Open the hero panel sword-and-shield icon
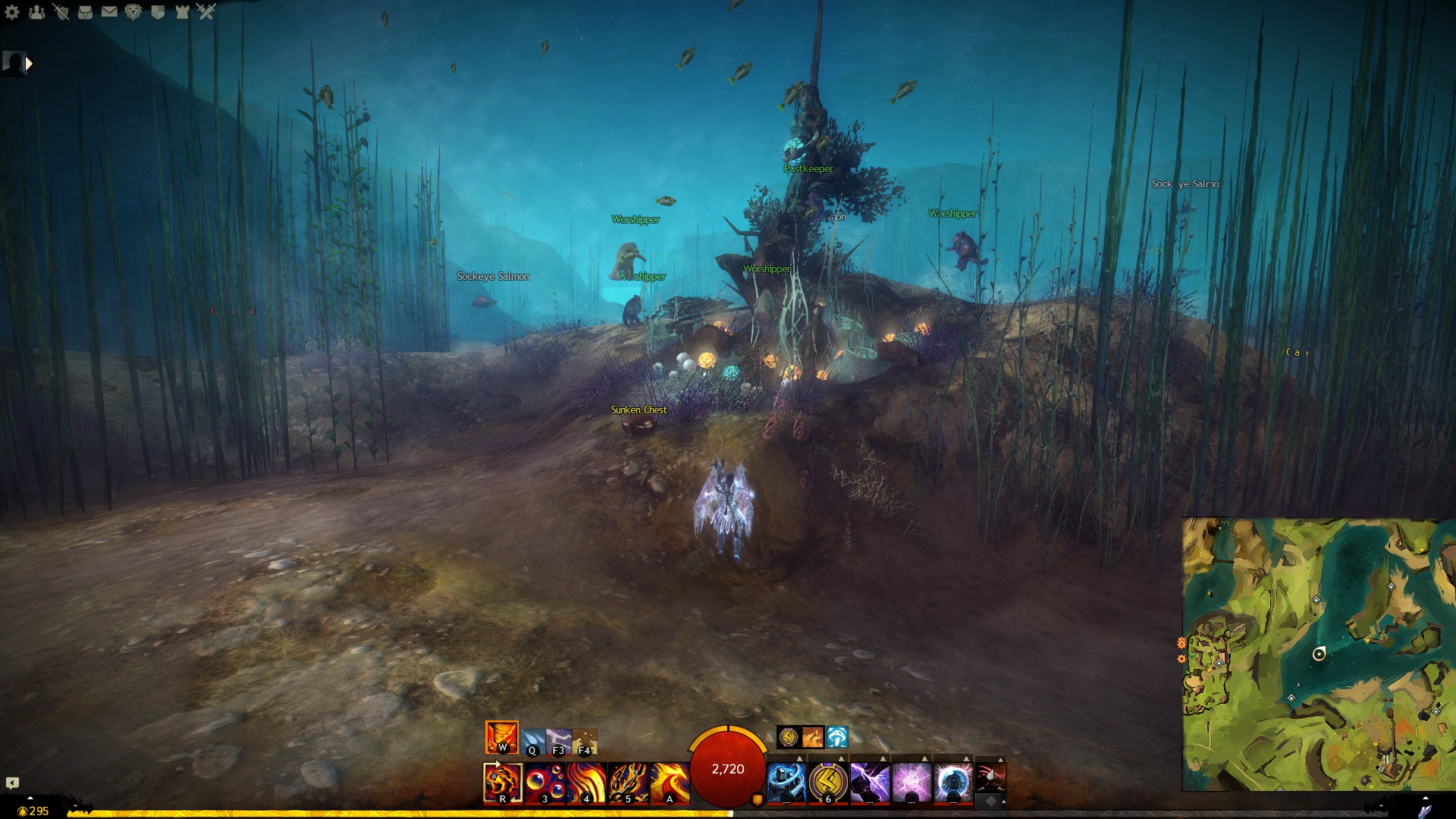Viewport: 1456px width, 819px height. point(61,12)
